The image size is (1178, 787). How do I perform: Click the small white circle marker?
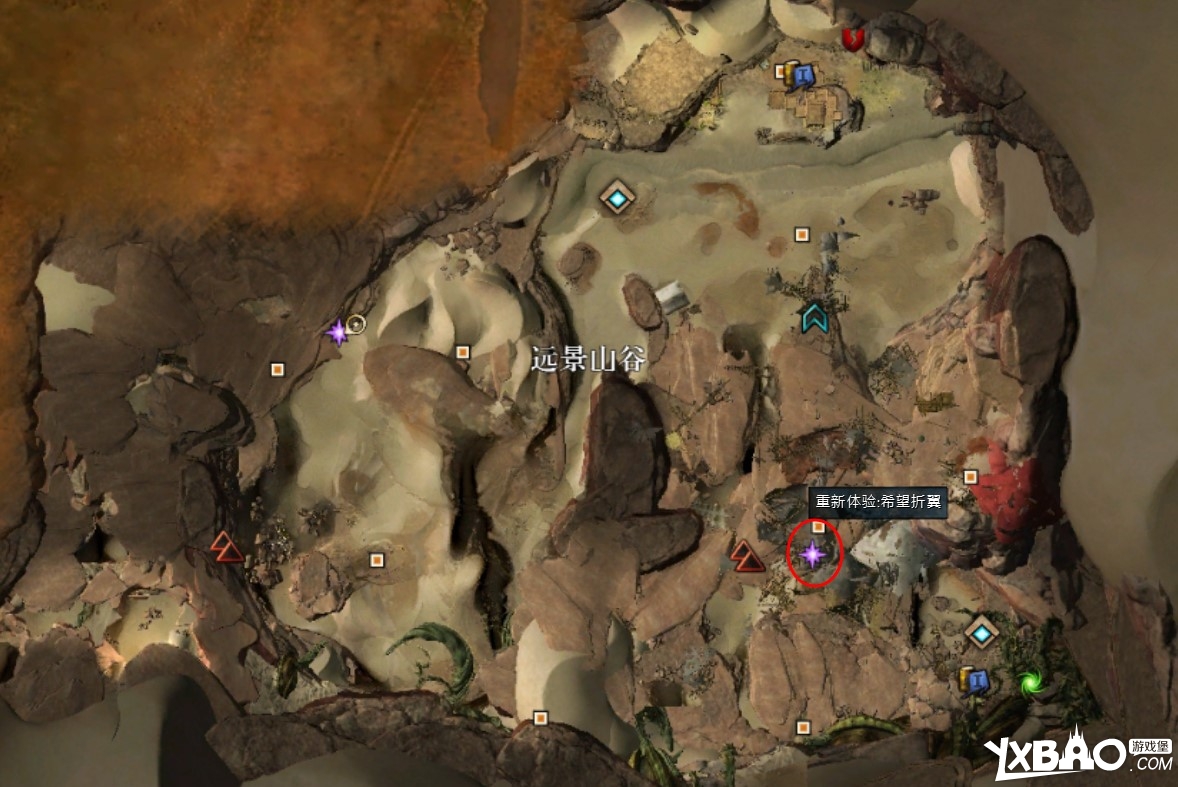[x=356, y=322]
